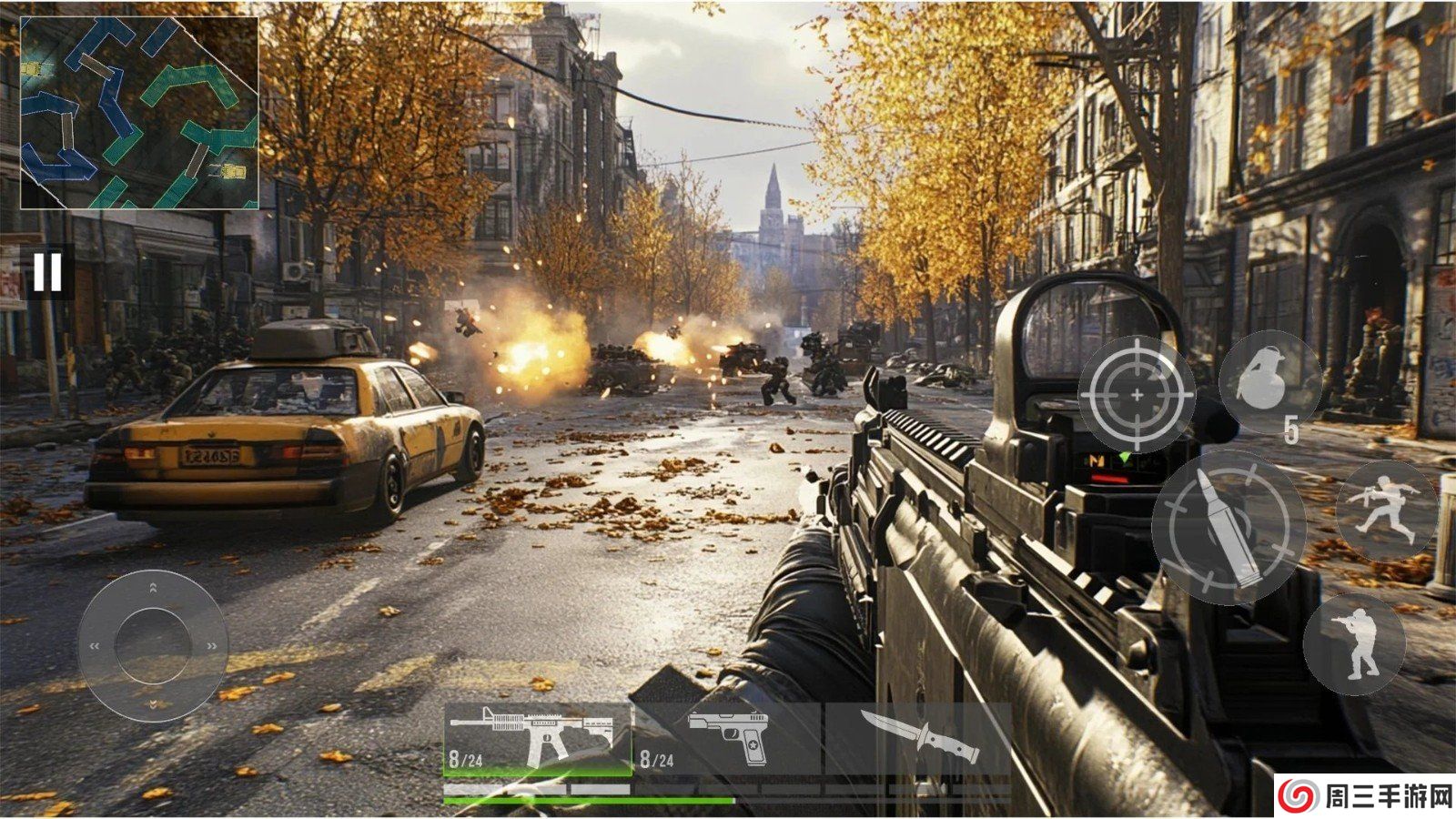Open the minimap
This screenshot has height=819, width=1456.
tap(139, 113)
